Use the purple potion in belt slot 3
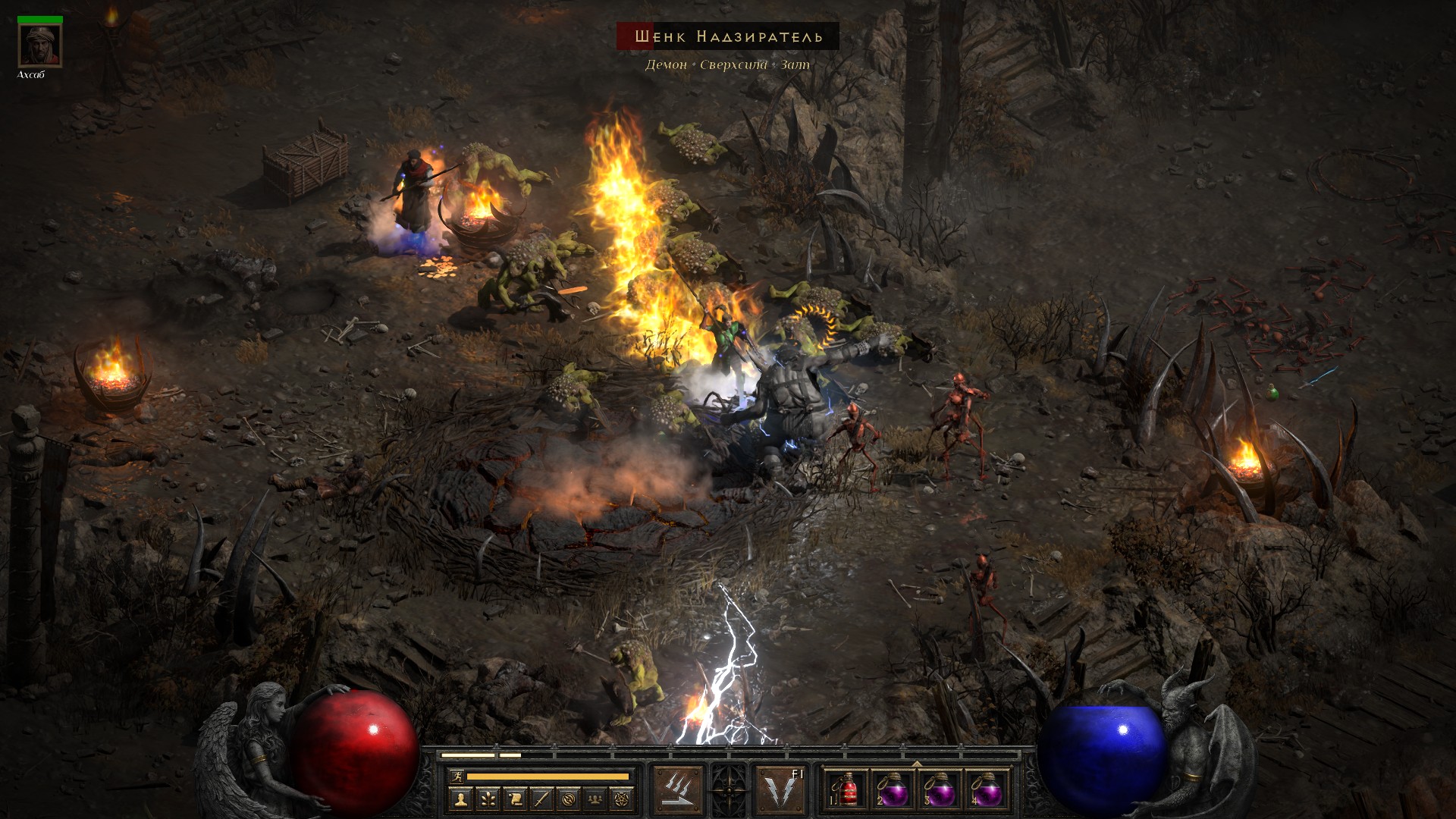The width and height of the screenshot is (1456, 819). click(940, 792)
